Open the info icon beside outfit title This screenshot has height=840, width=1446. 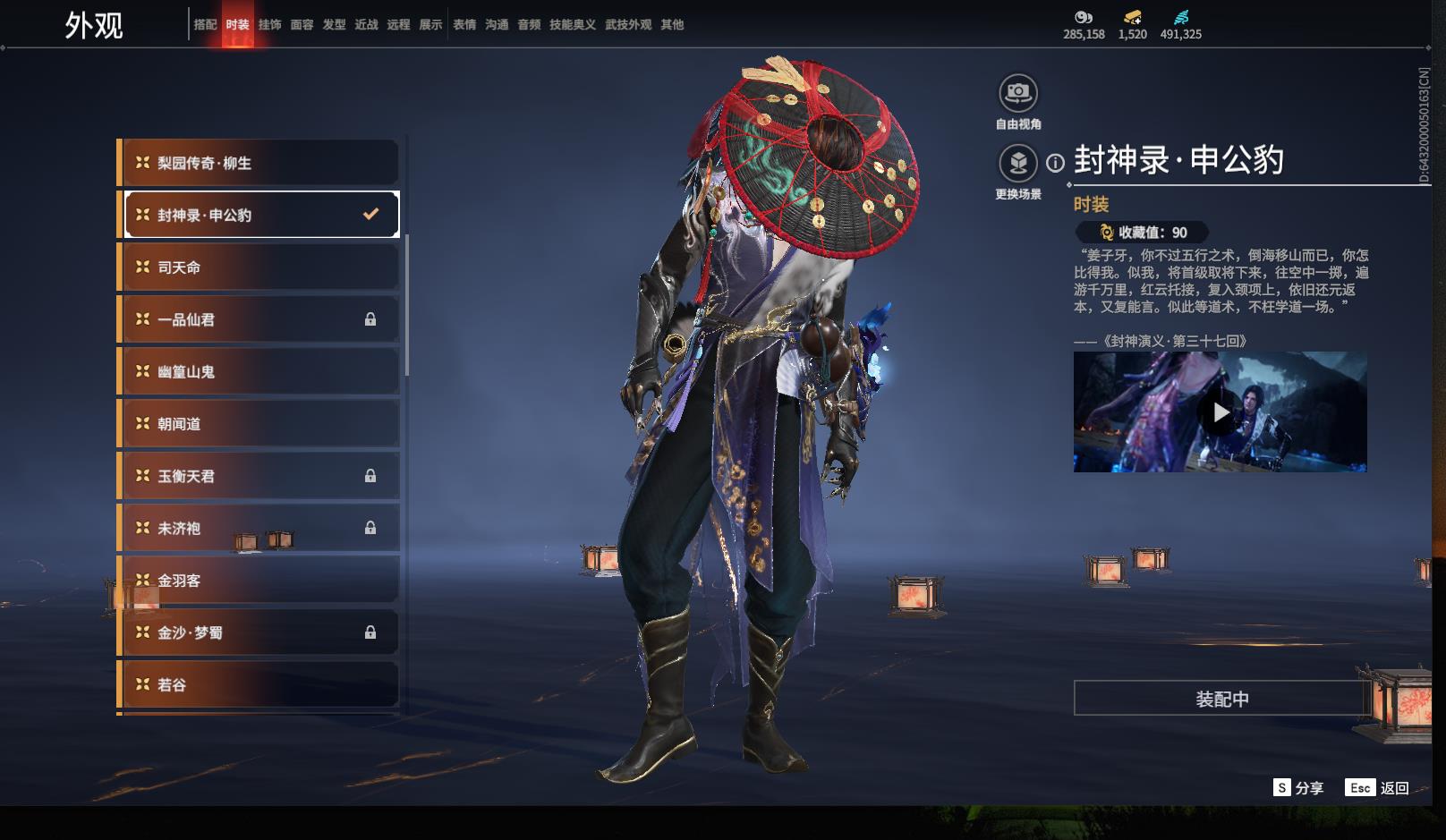1056,163
